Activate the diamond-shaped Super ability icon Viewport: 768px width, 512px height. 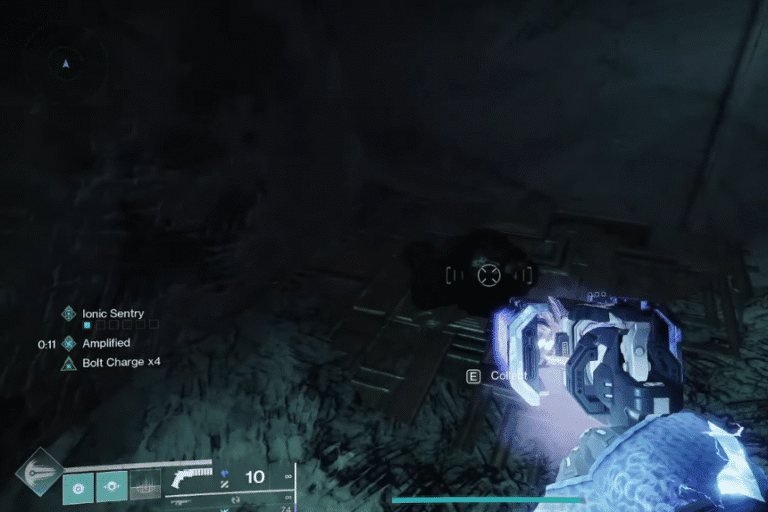click(x=38, y=472)
